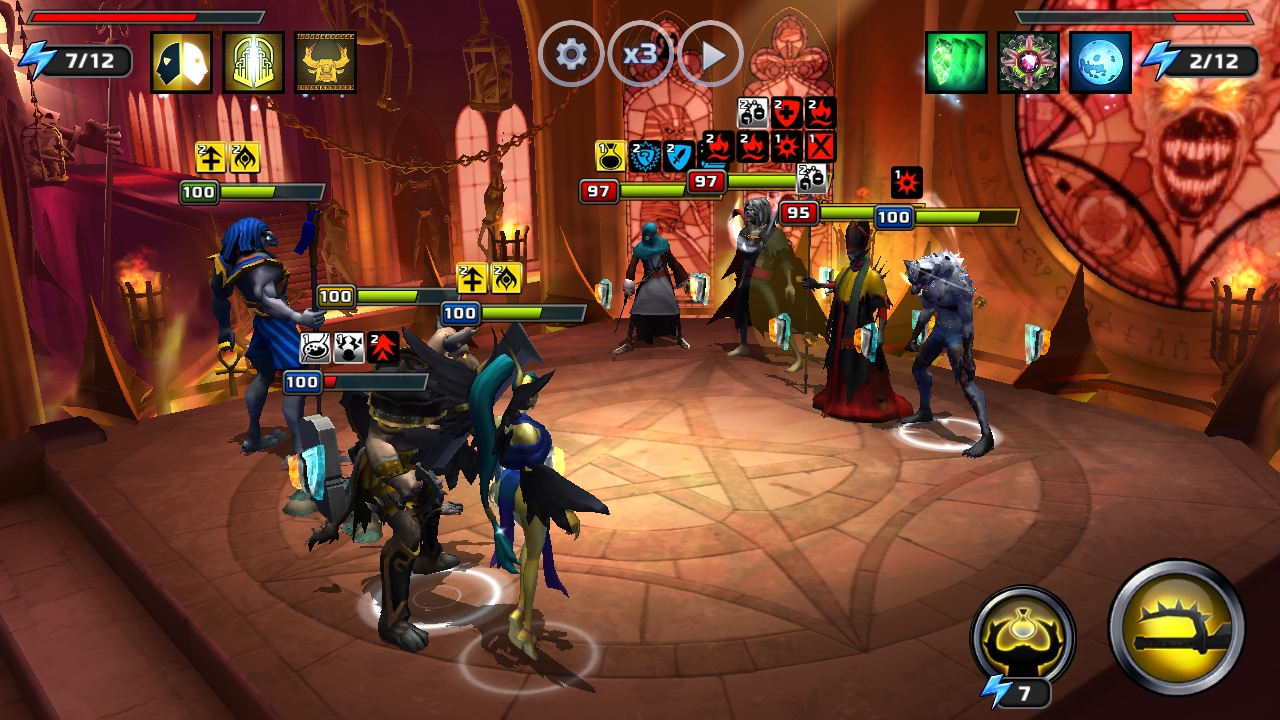Activate the auto-play arrow button
The width and height of the screenshot is (1280, 720).
click(x=711, y=54)
